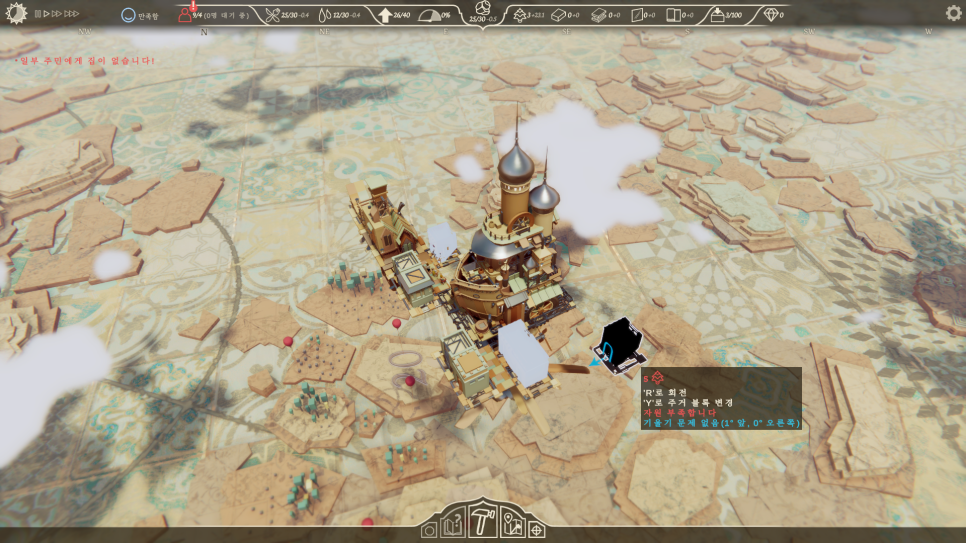Pause the game speed

(x=37, y=14)
